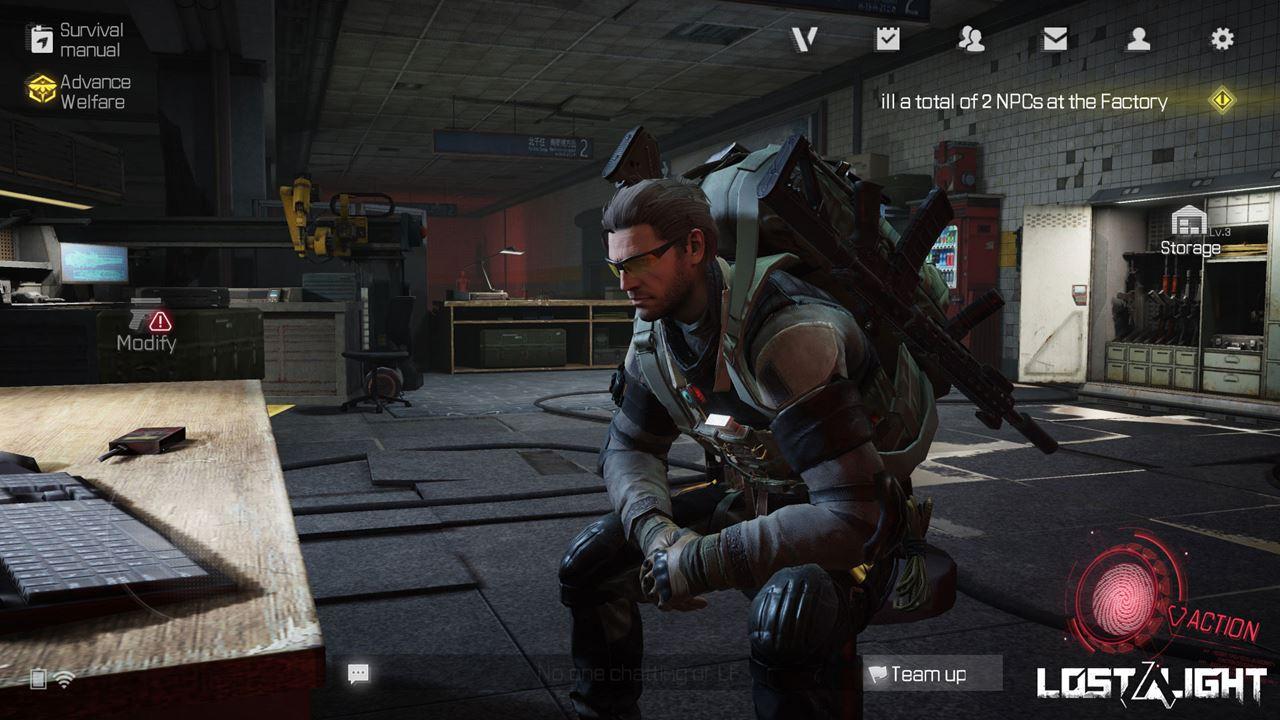Expand the Storage level badge
The width and height of the screenshot is (1280, 720).
click(x=1220, y=232)
